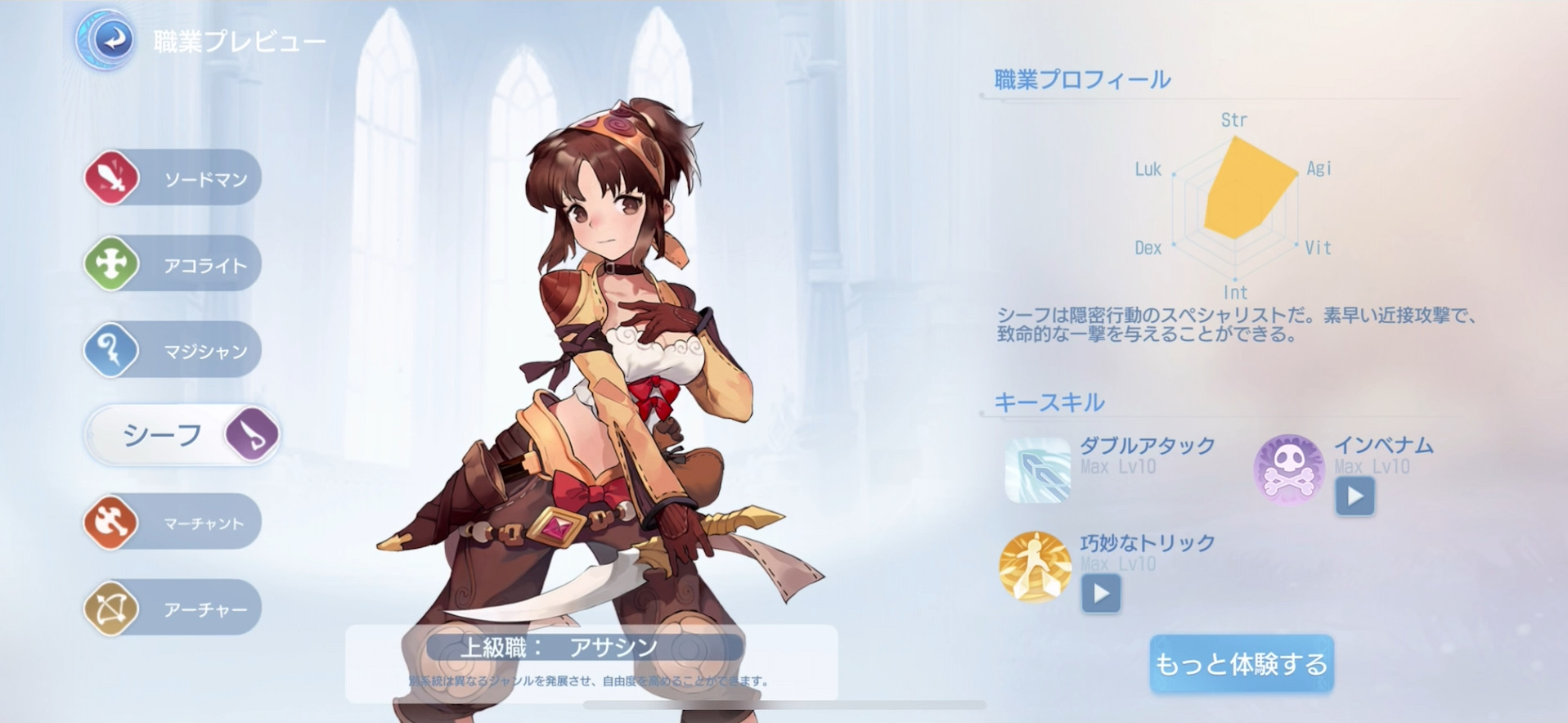This screenshot has height=723, width=1568.
Task: Click the 職業プロフィール section header
Action: [1080, 79]
